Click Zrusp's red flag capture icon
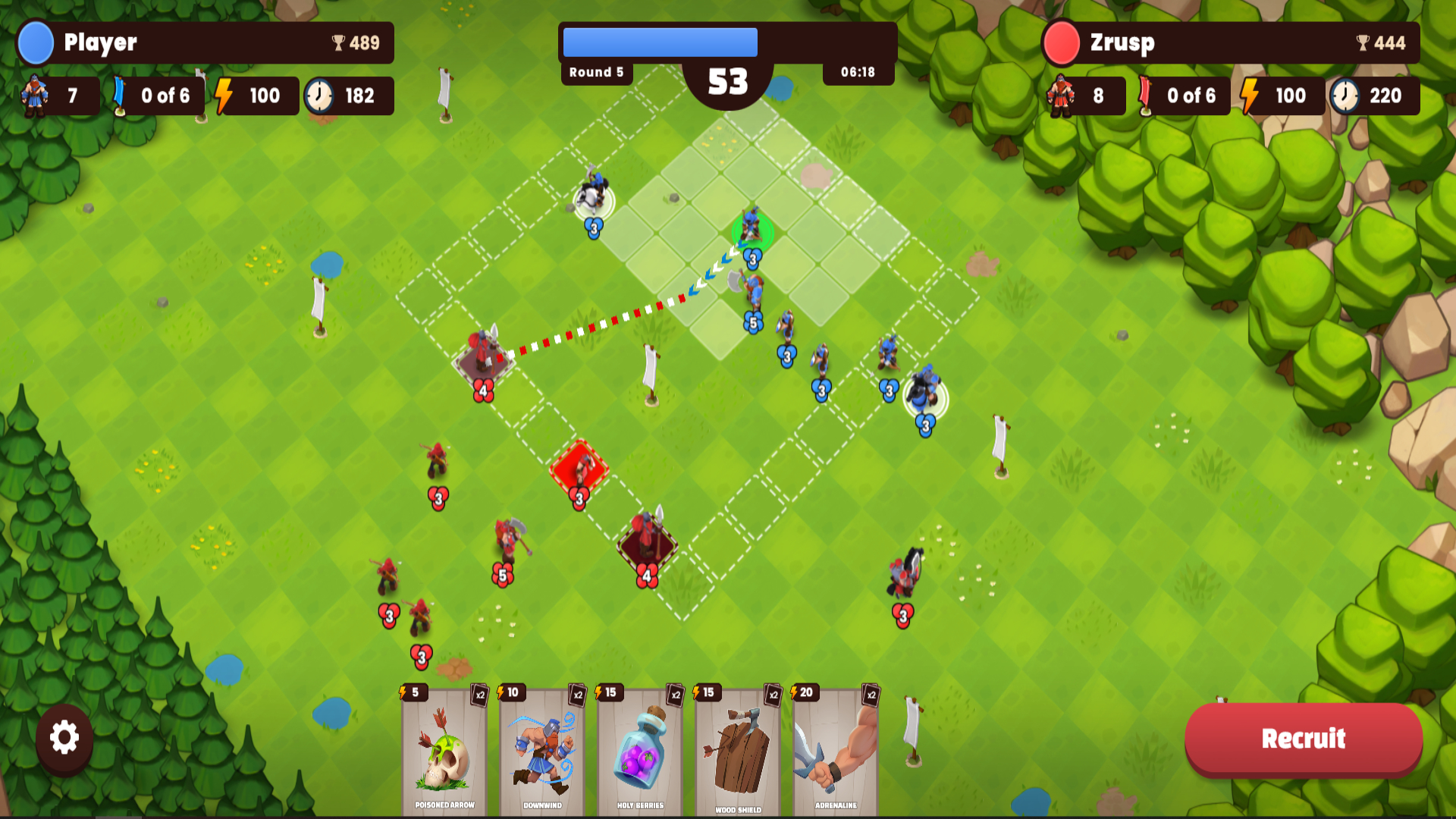1456x819 pixels. [1147, 96]
